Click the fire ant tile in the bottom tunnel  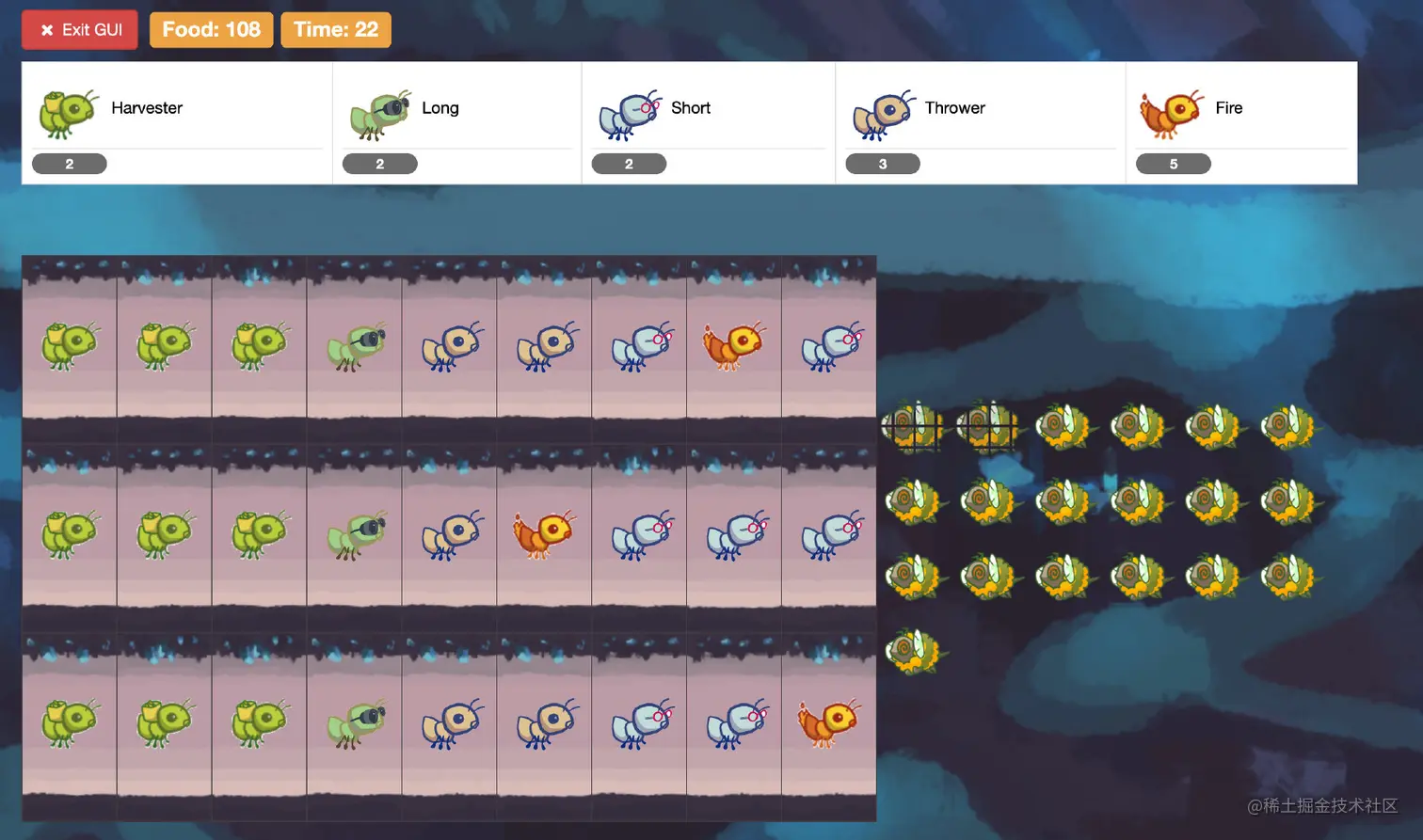[828, 723]
